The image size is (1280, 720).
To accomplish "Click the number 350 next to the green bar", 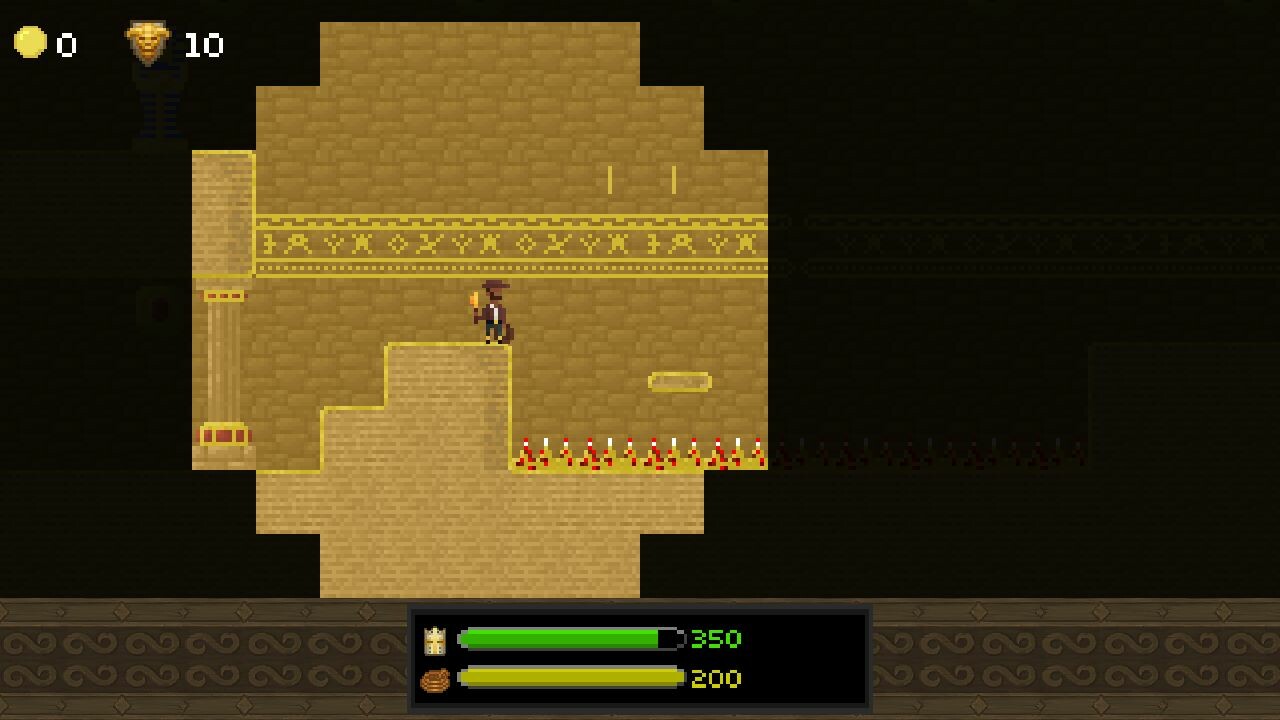I will coord(716,639).
